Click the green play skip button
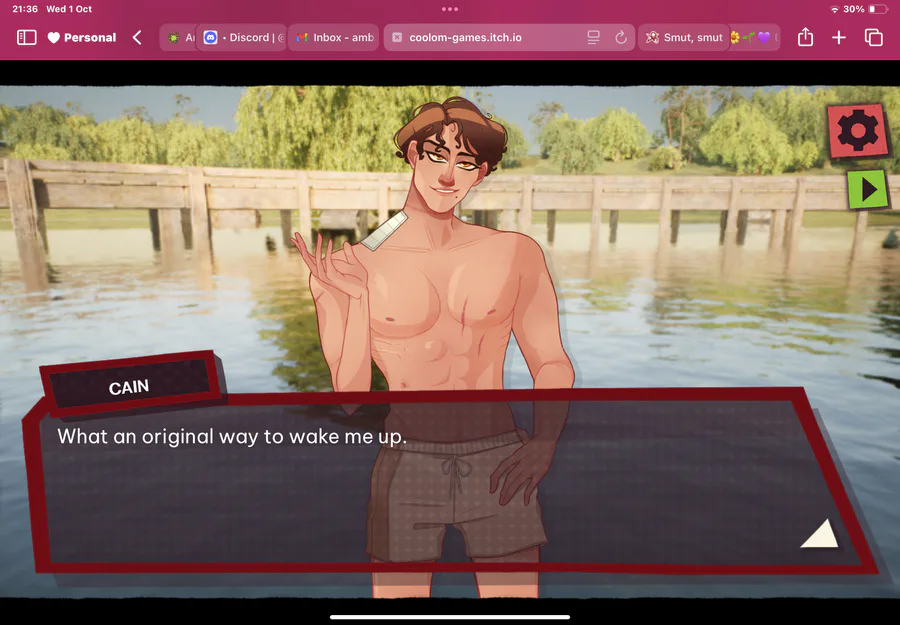900x625 pixels. tap(867, 188)
